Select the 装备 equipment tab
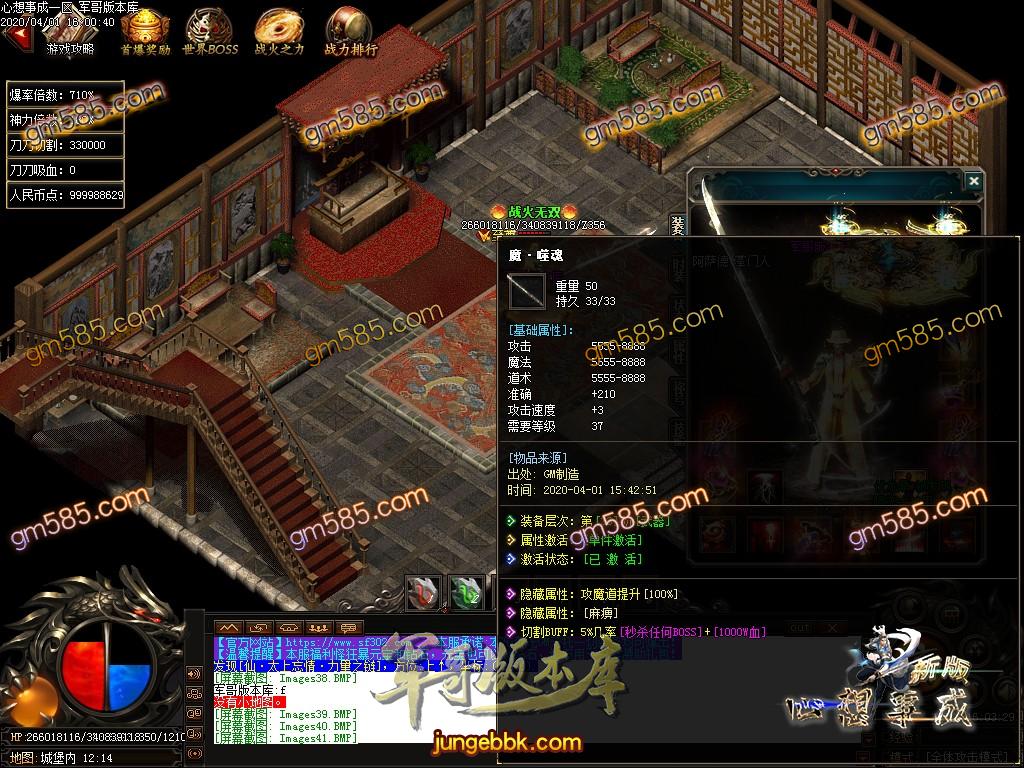Image resolution: width=1024 pixels, height=768 pixels. click(678, 226)
